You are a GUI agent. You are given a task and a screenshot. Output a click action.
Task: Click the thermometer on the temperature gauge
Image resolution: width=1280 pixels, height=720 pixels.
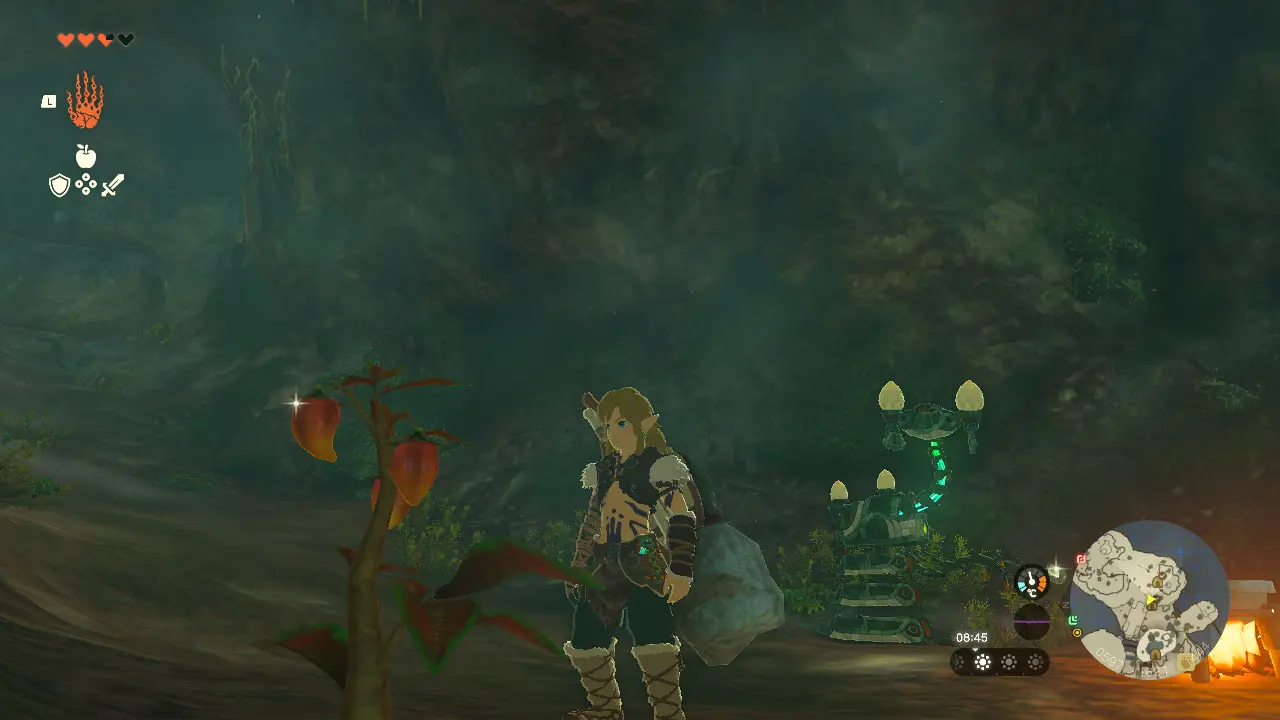pyautogui.click(x=1031, y=580)
